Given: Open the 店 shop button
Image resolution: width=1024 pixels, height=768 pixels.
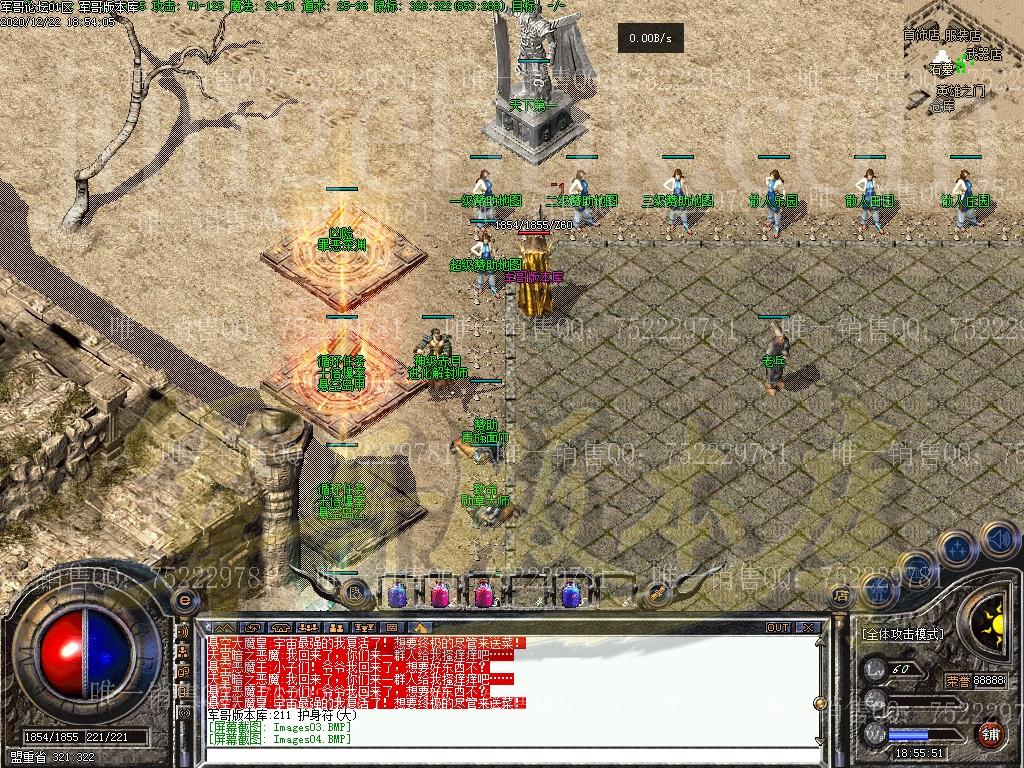Looking at the screenshot, I should pyautogui.click(x=840, y=596).
